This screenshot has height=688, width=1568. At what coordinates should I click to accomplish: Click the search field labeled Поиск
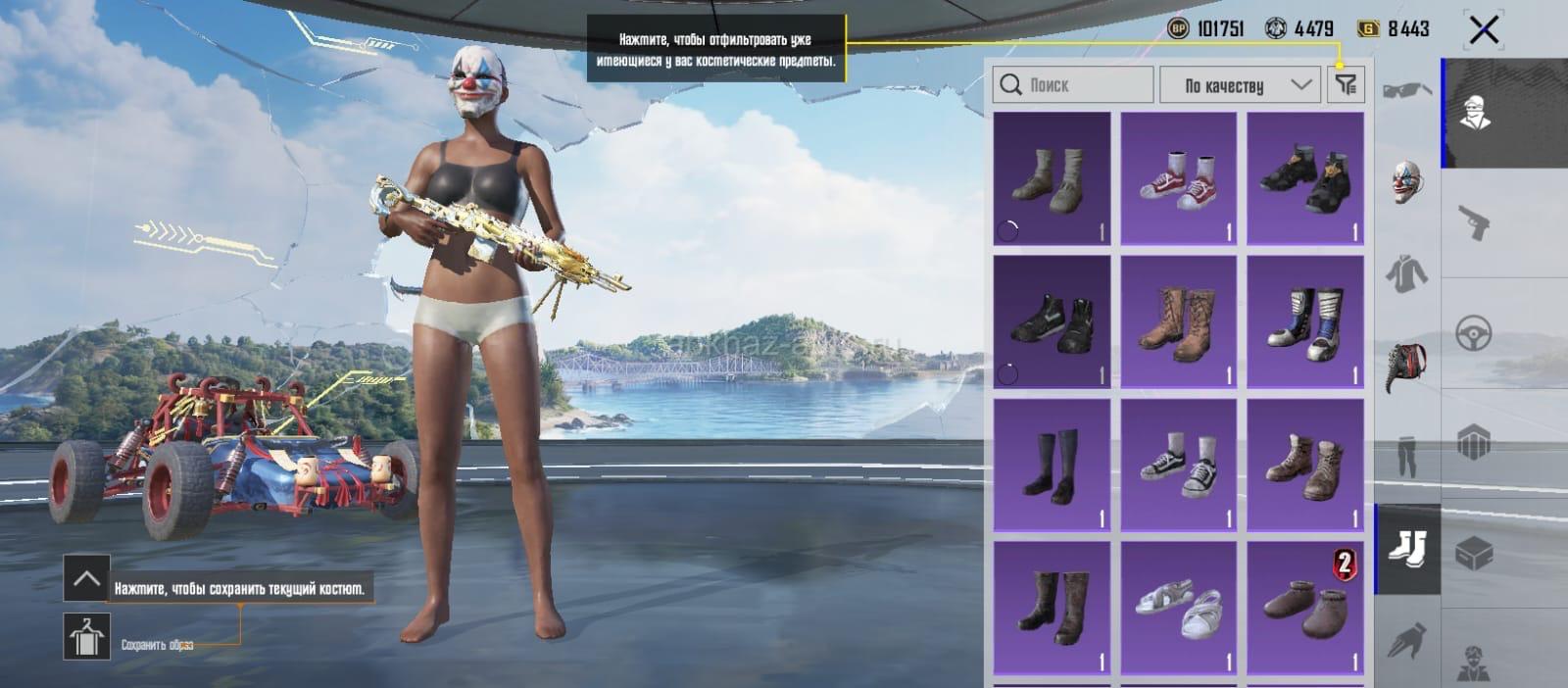[x=1073, y=85]
